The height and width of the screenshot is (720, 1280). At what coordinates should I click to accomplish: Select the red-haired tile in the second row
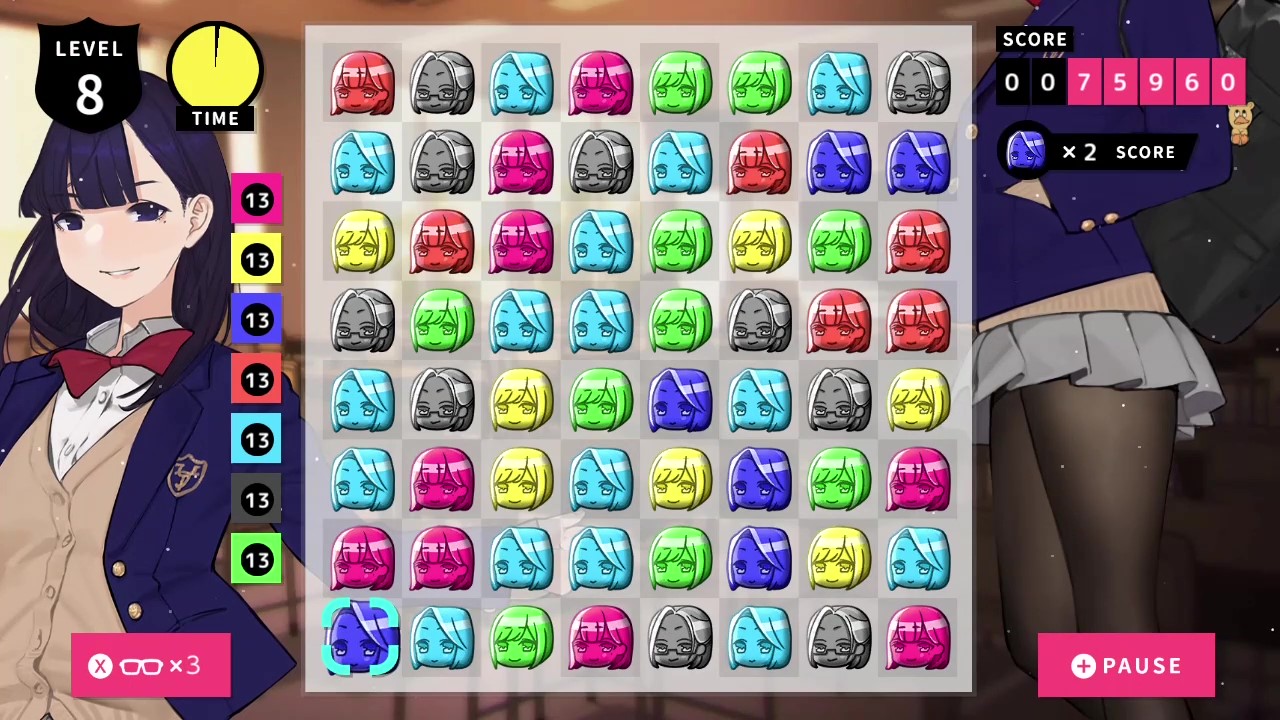point(758,162)
